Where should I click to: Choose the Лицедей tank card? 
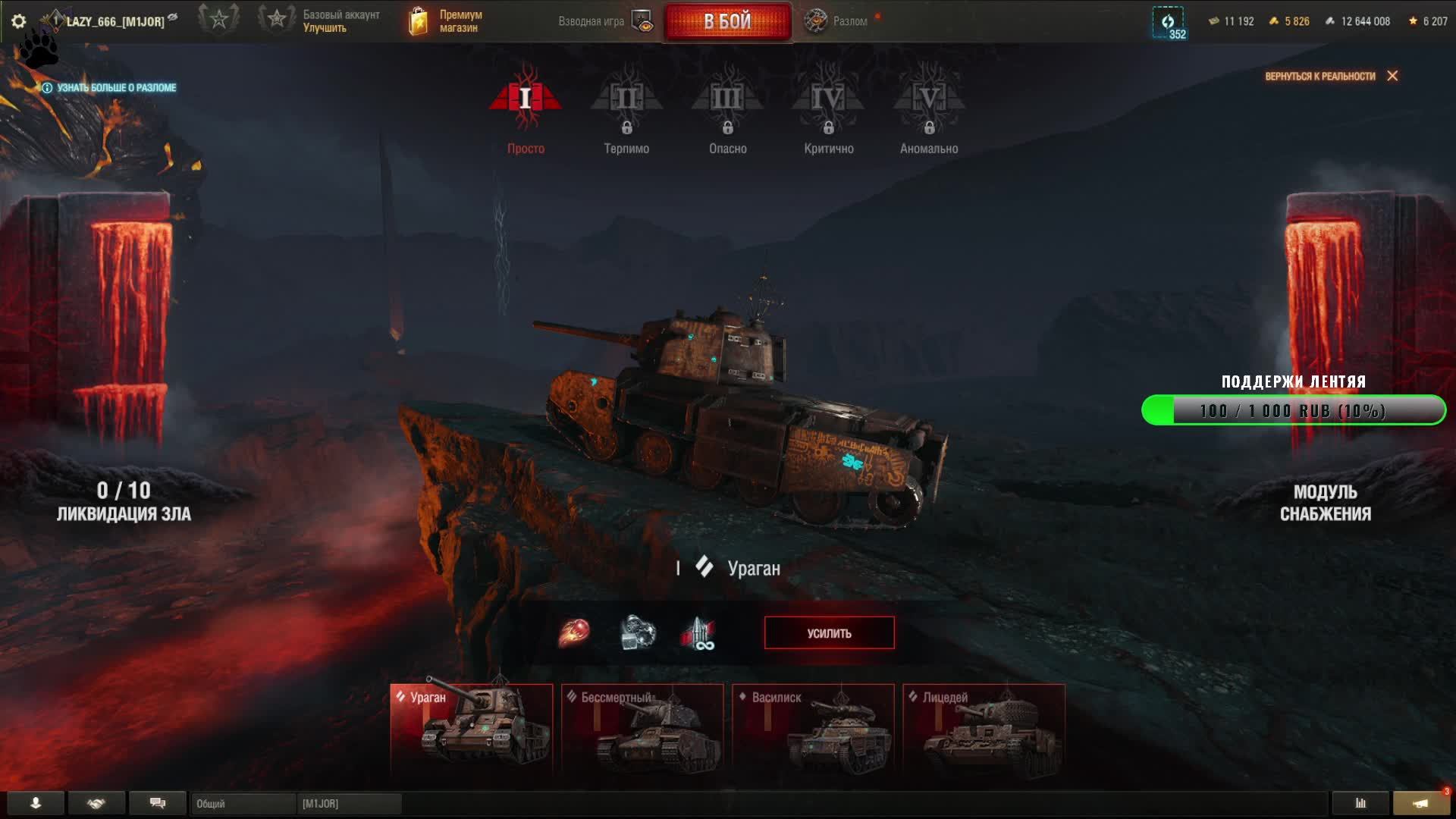(x=984, y=728)
